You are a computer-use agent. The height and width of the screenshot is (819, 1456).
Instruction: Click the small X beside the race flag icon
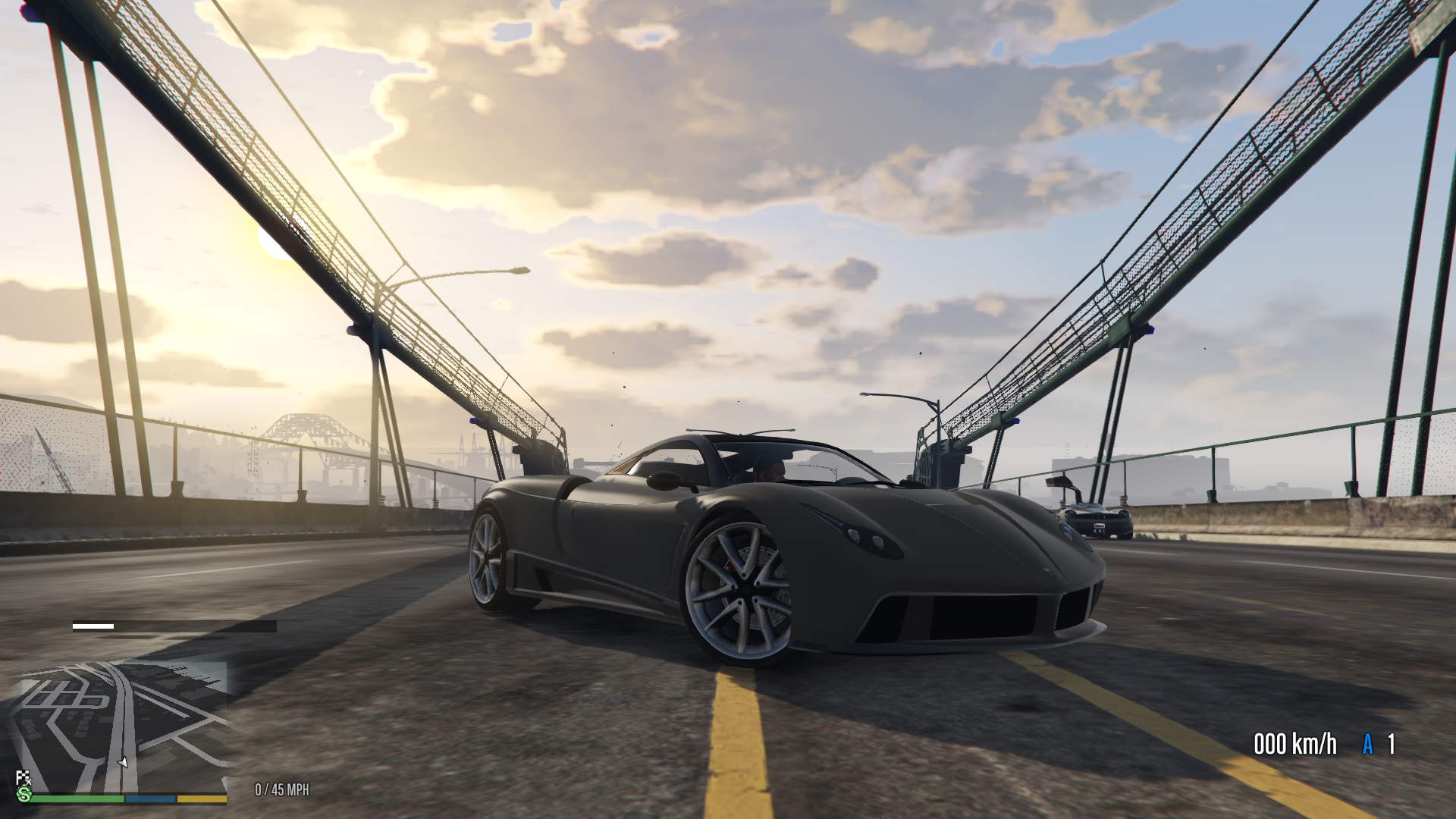pos(28,781)
